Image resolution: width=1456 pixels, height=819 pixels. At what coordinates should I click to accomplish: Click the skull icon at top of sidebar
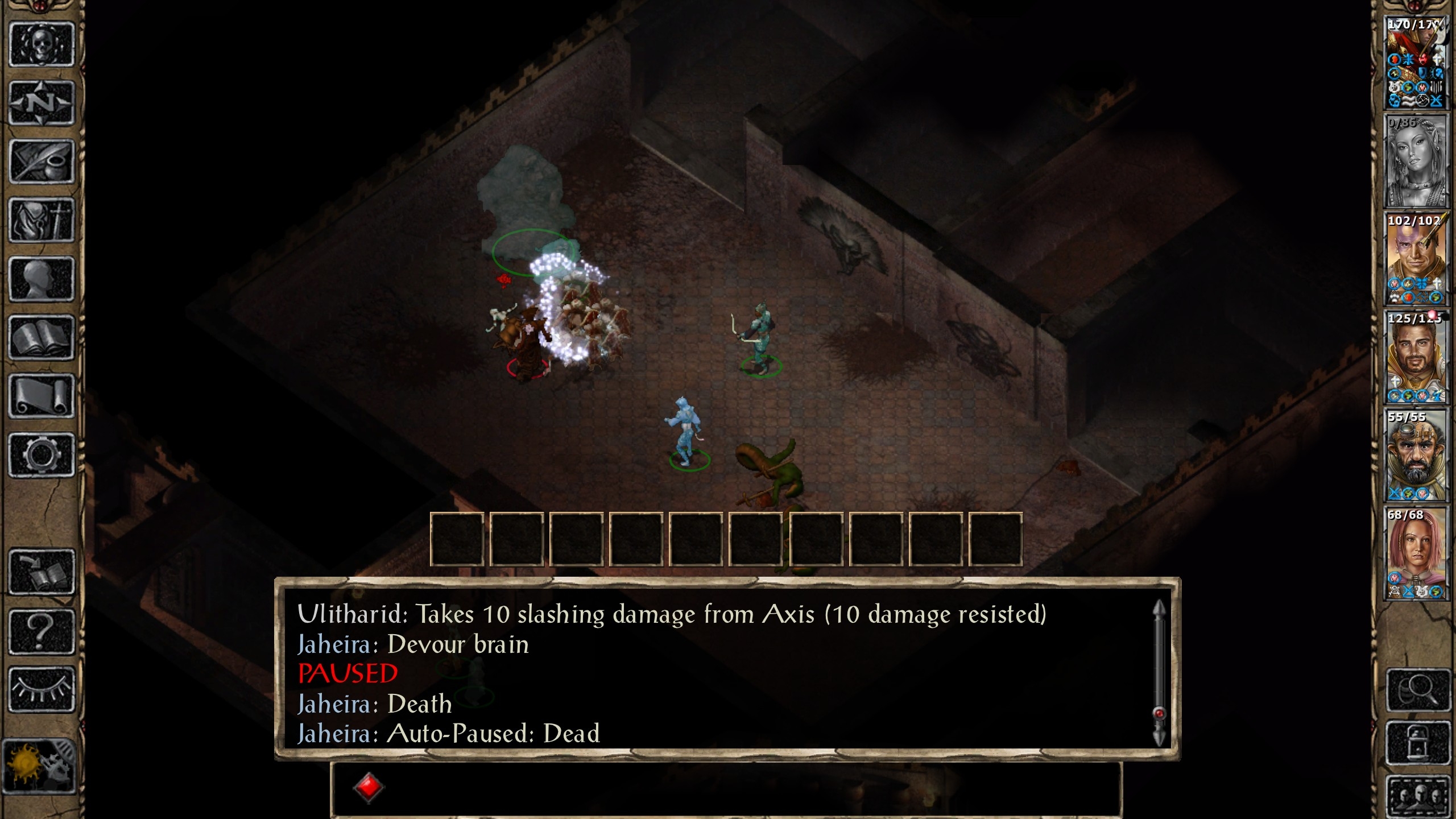[x=42, y=44]
